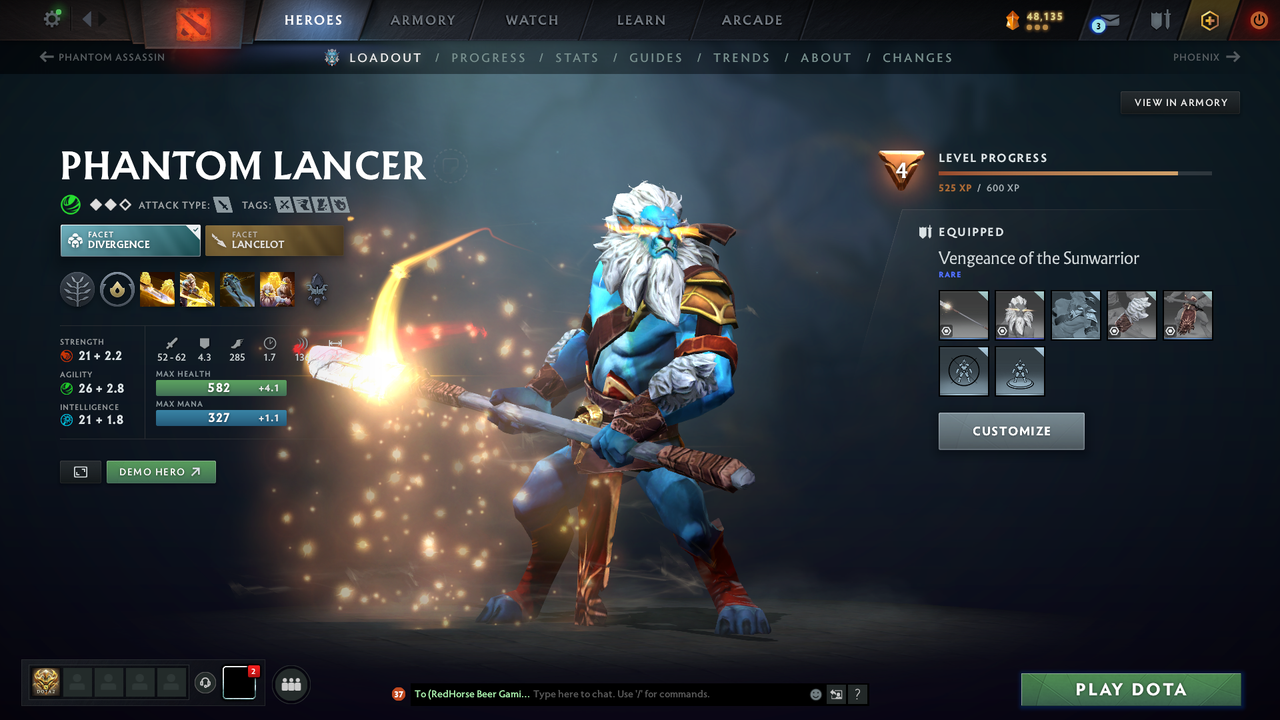
Task: Click the innate ability icon
Action: (x=117, y=290)
